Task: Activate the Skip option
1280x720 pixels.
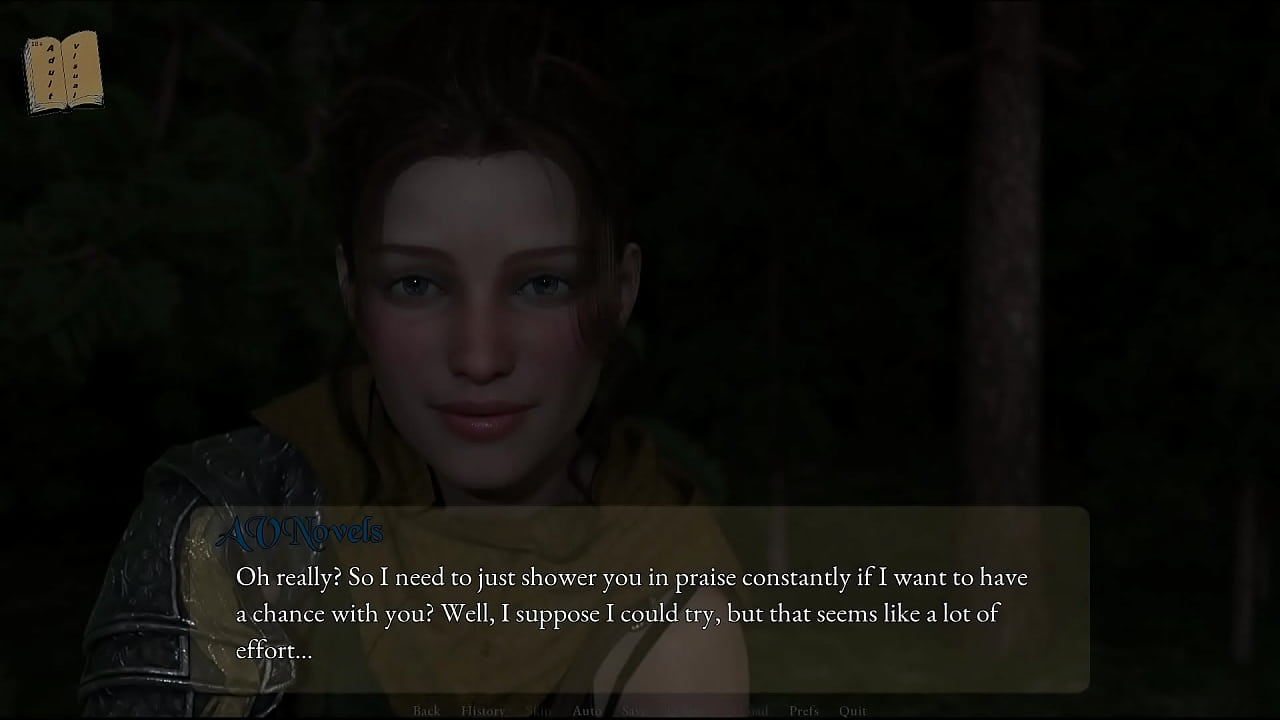Action: (x=538, y=711)
